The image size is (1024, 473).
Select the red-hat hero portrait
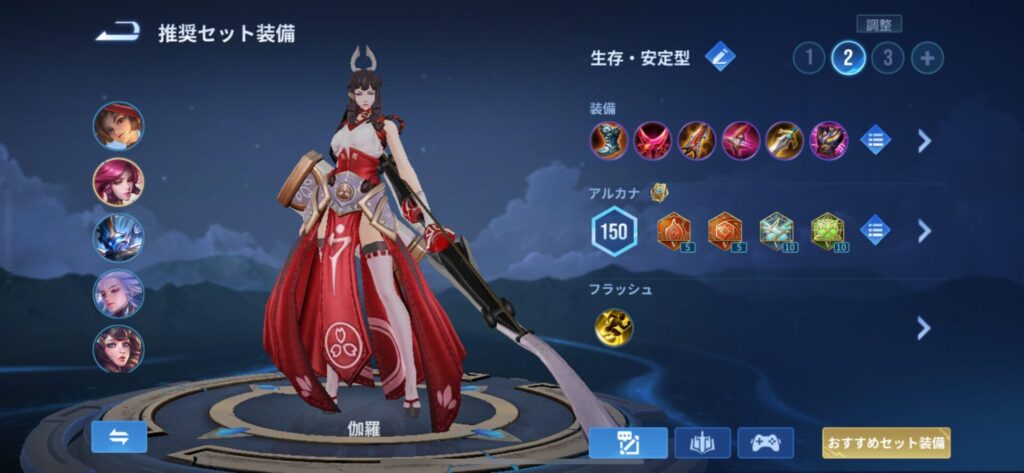pos(119,125)
